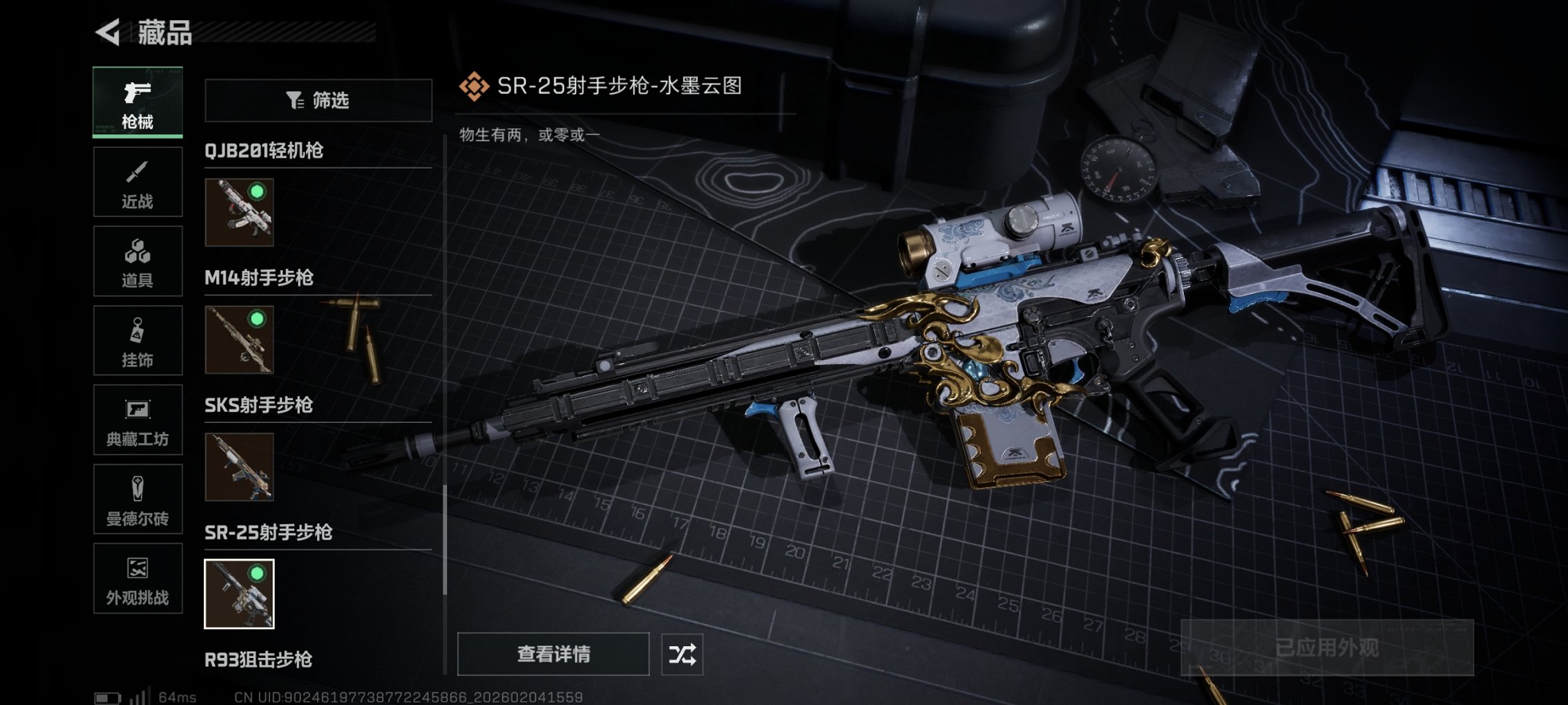Open the 外观挑战 appearance challenge section

pyautogui.click(x=137, y=579)
